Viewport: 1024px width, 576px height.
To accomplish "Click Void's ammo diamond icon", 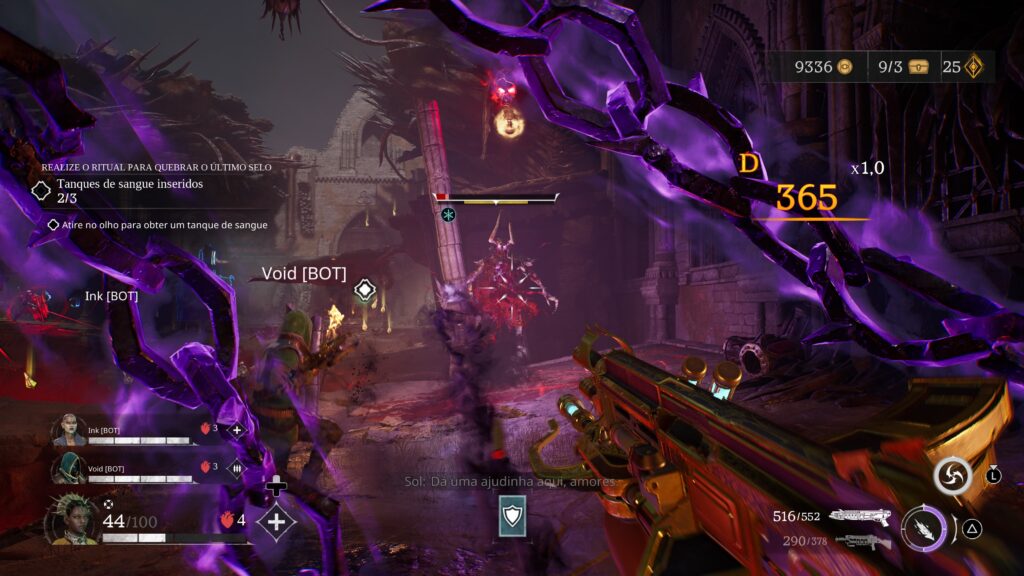I will [237, 467].
